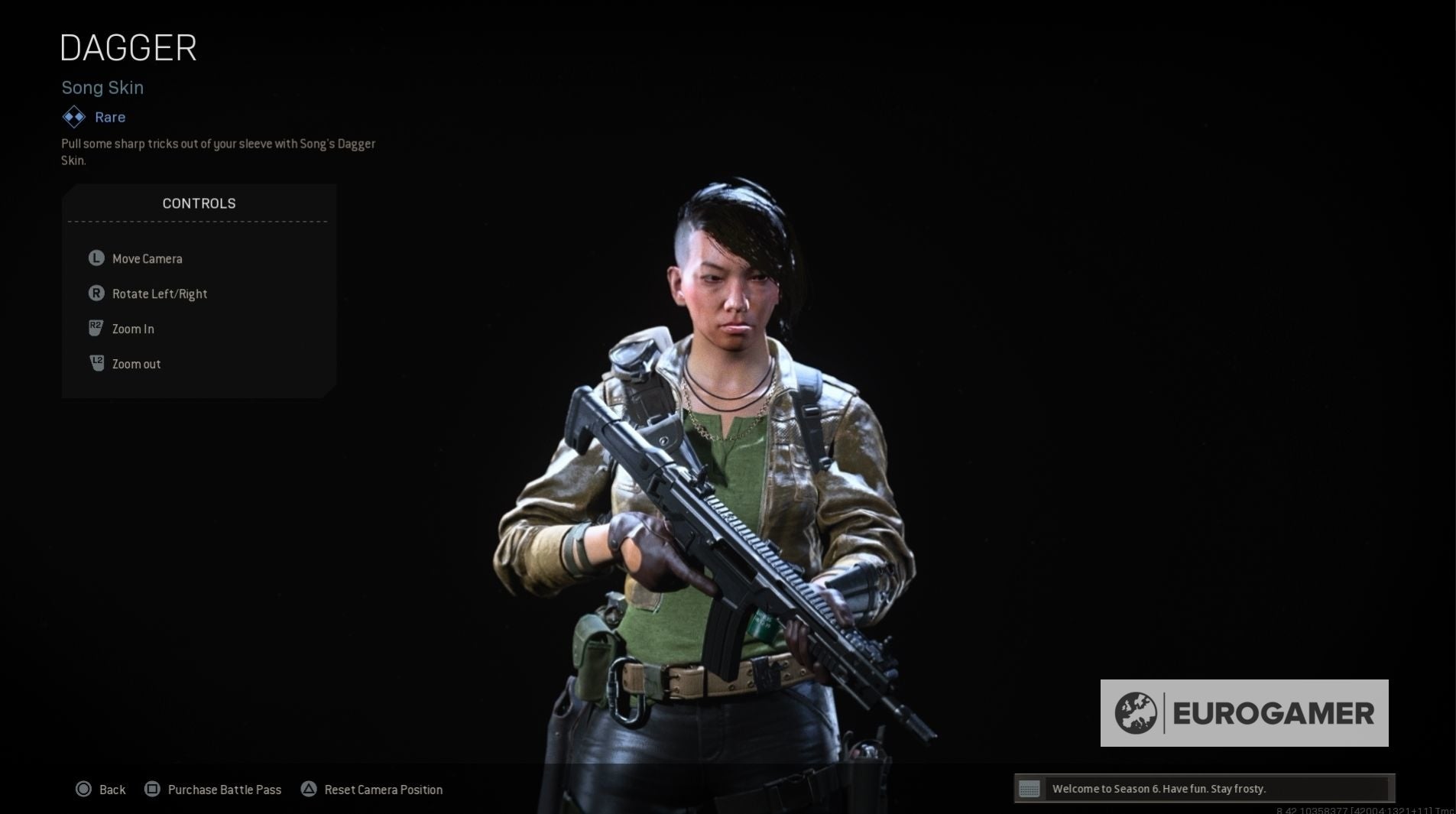Click the L stick Move Camera icon
1456x814 pixels.
coord(95,258)
